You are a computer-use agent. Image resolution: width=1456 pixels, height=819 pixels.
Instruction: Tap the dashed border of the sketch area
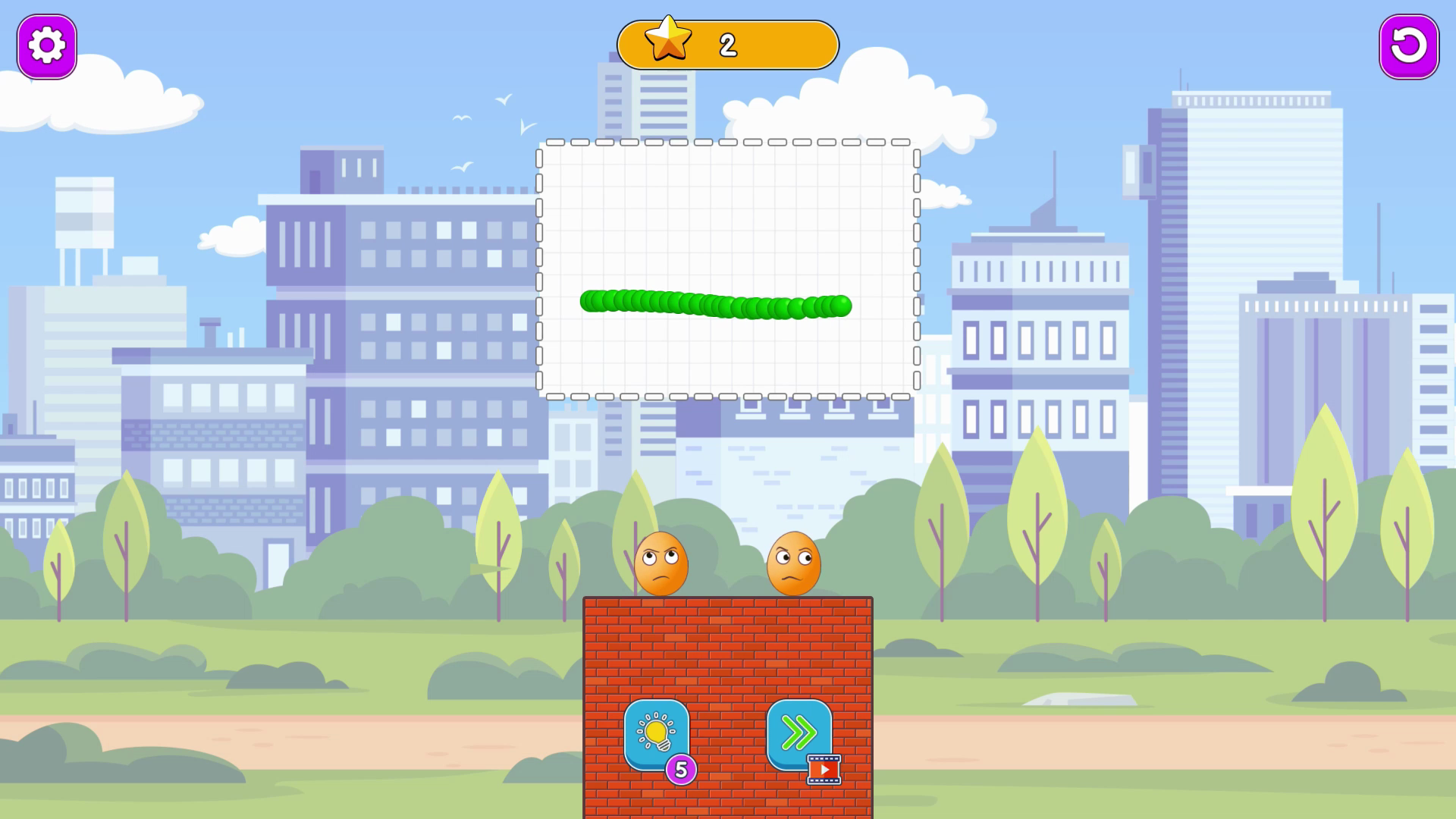(728, 143)
